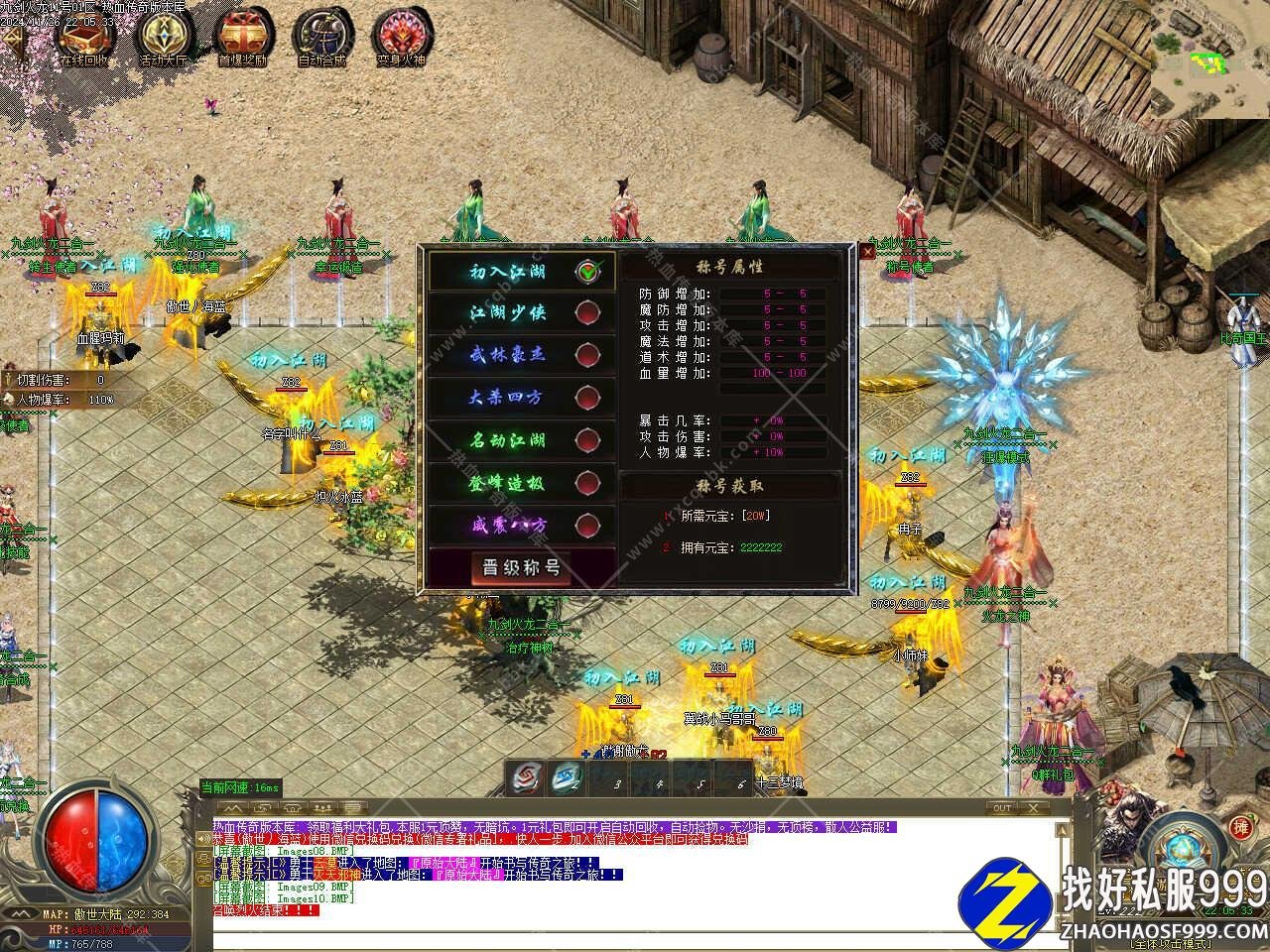Open the 在线回收 online recycle chest
The height and width of the screenshot is (952, 1270).
click(84, 38)
